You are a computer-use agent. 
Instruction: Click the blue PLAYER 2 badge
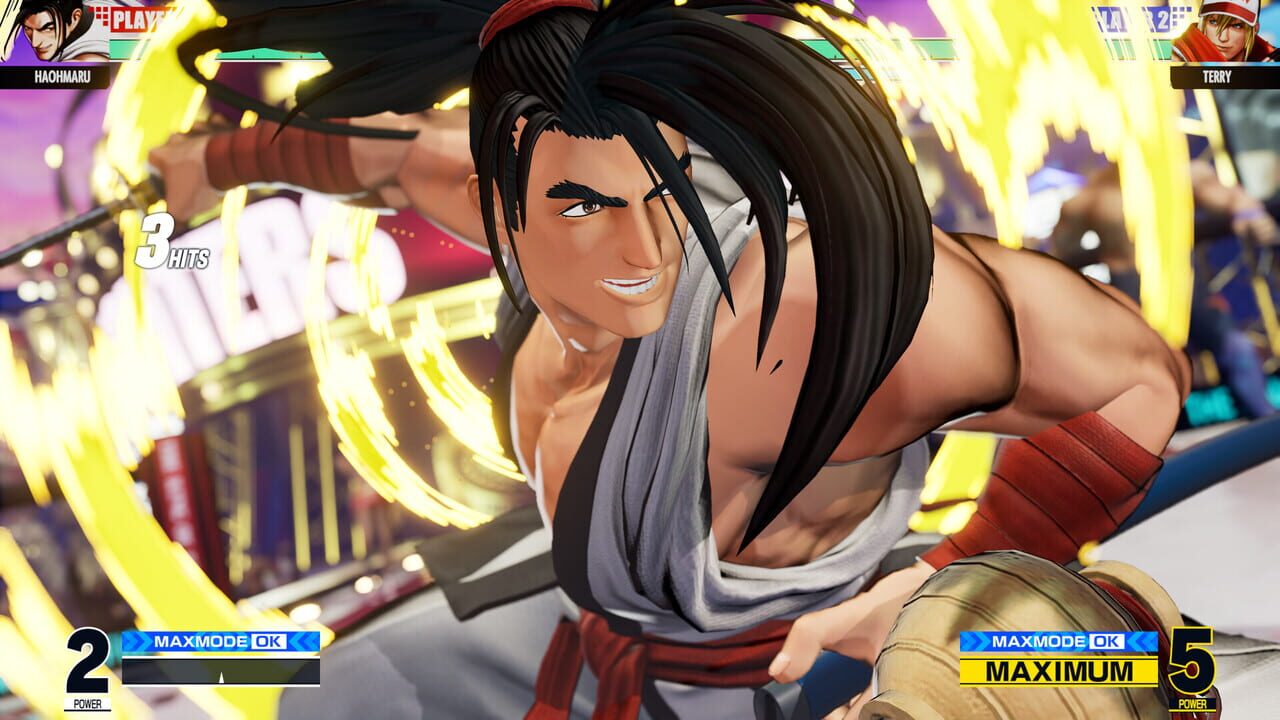pos(1148,17)
